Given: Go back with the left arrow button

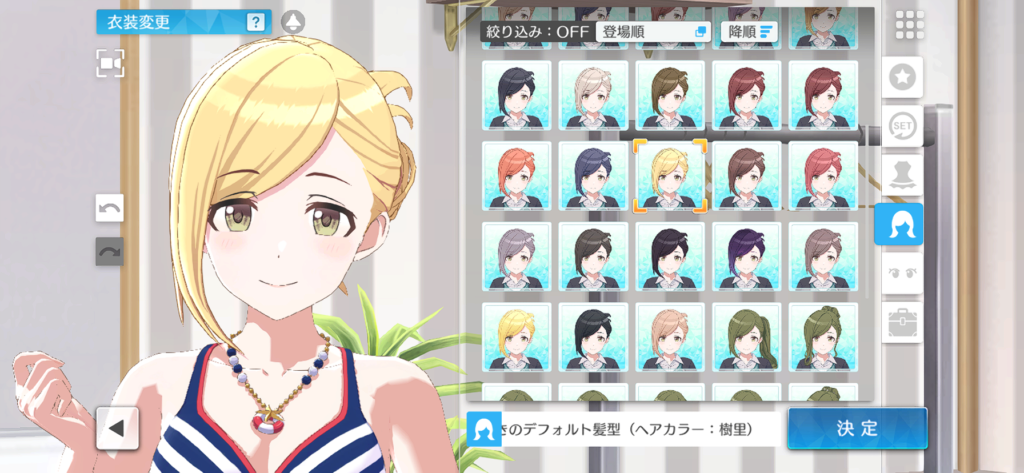Looking at the screenshot, I should (117, 428).
